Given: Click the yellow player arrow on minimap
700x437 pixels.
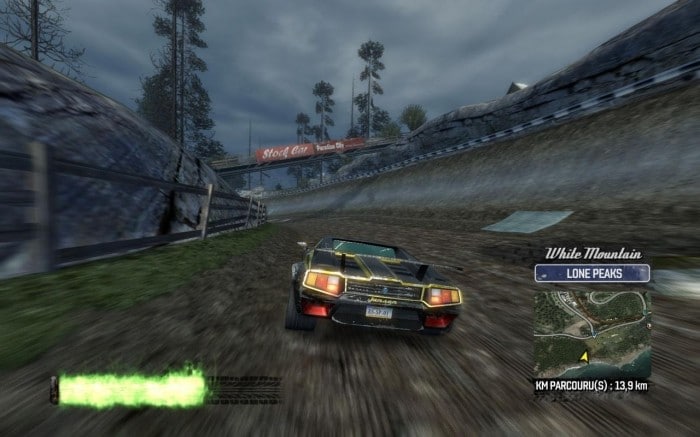Looking at the screenshot, I should point(583,355).
